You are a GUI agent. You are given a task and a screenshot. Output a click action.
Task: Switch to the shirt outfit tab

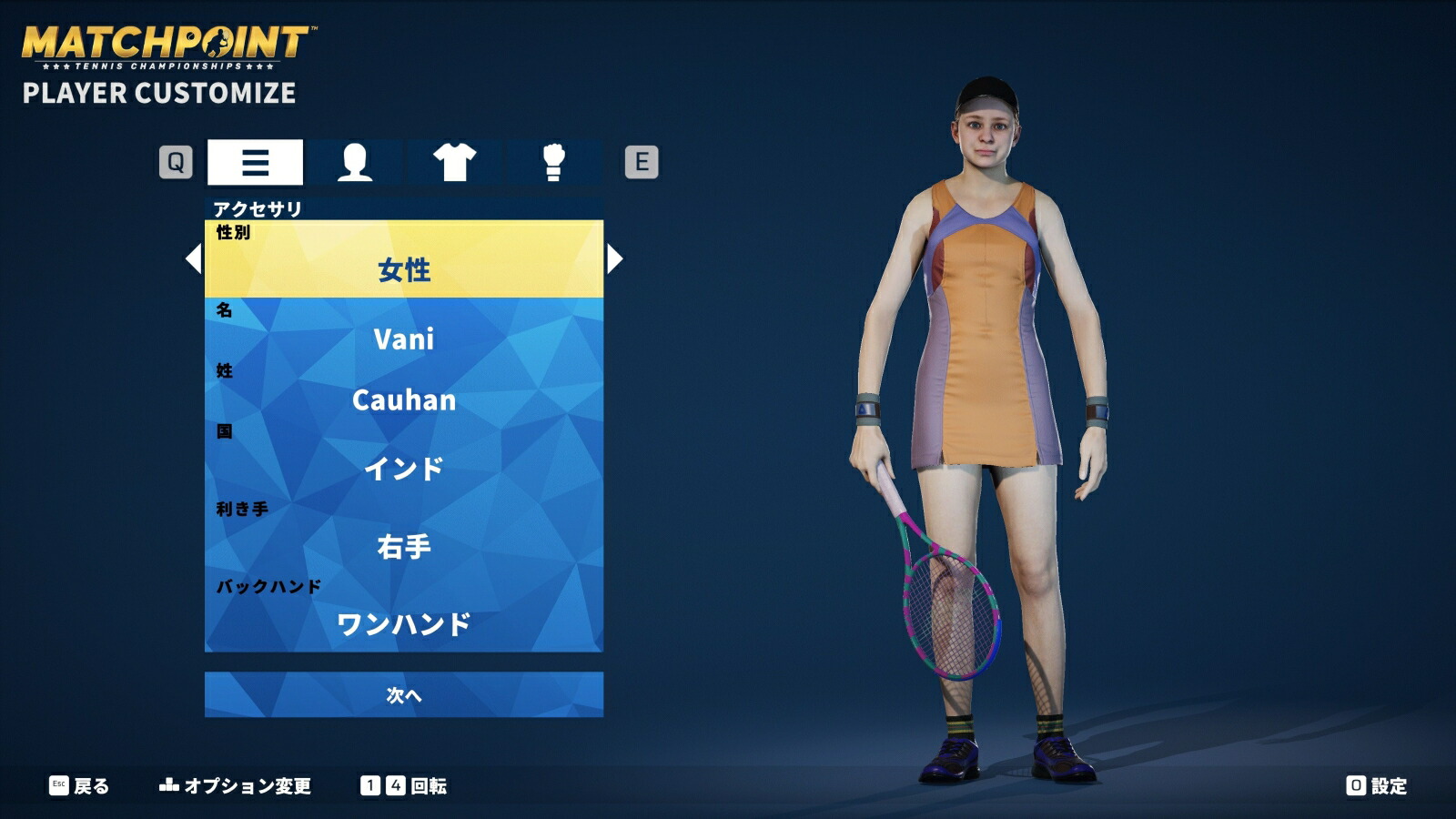(x=452, y=162)
